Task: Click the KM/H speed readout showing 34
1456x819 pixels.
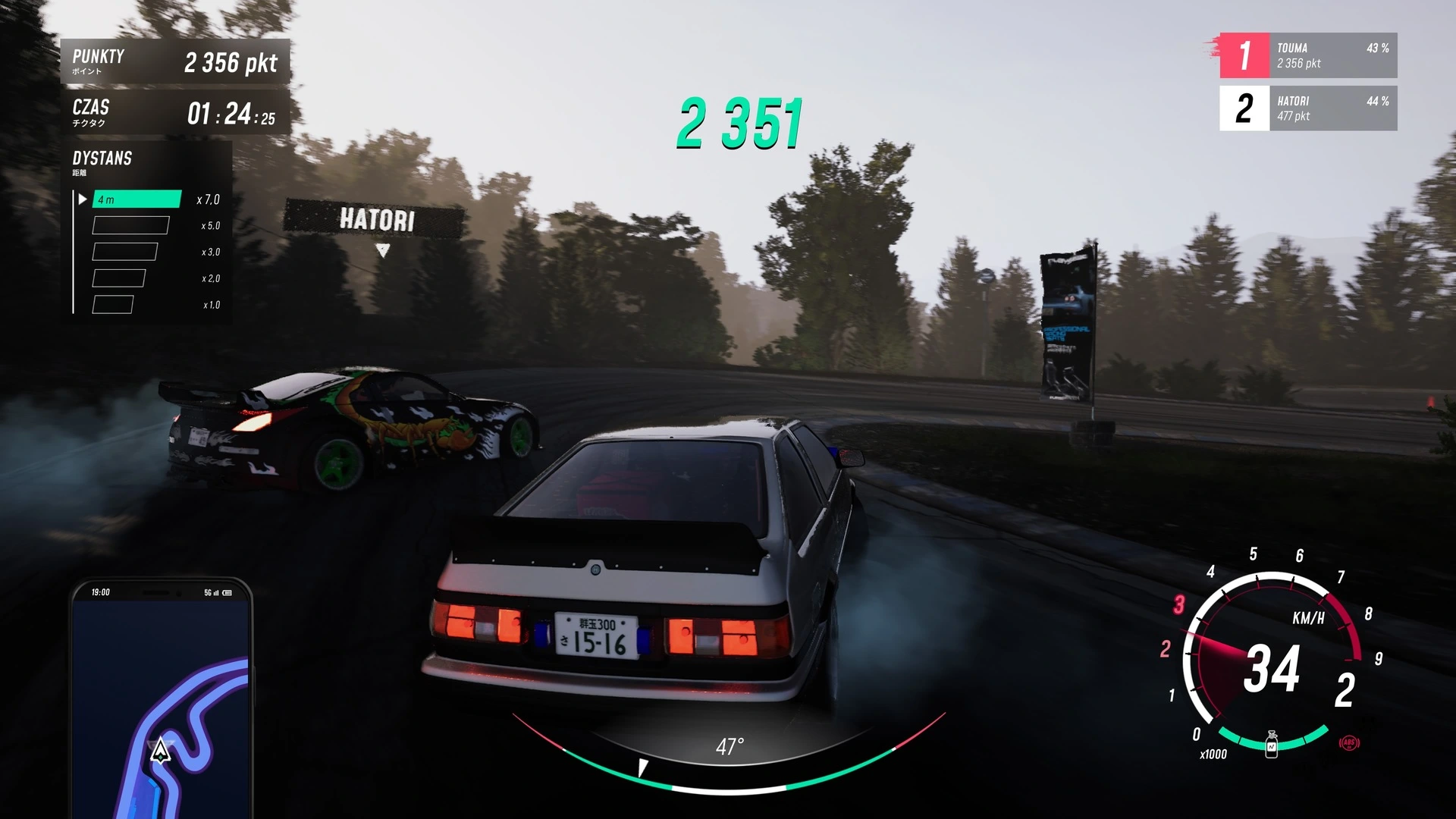Action: [1274, 672]
